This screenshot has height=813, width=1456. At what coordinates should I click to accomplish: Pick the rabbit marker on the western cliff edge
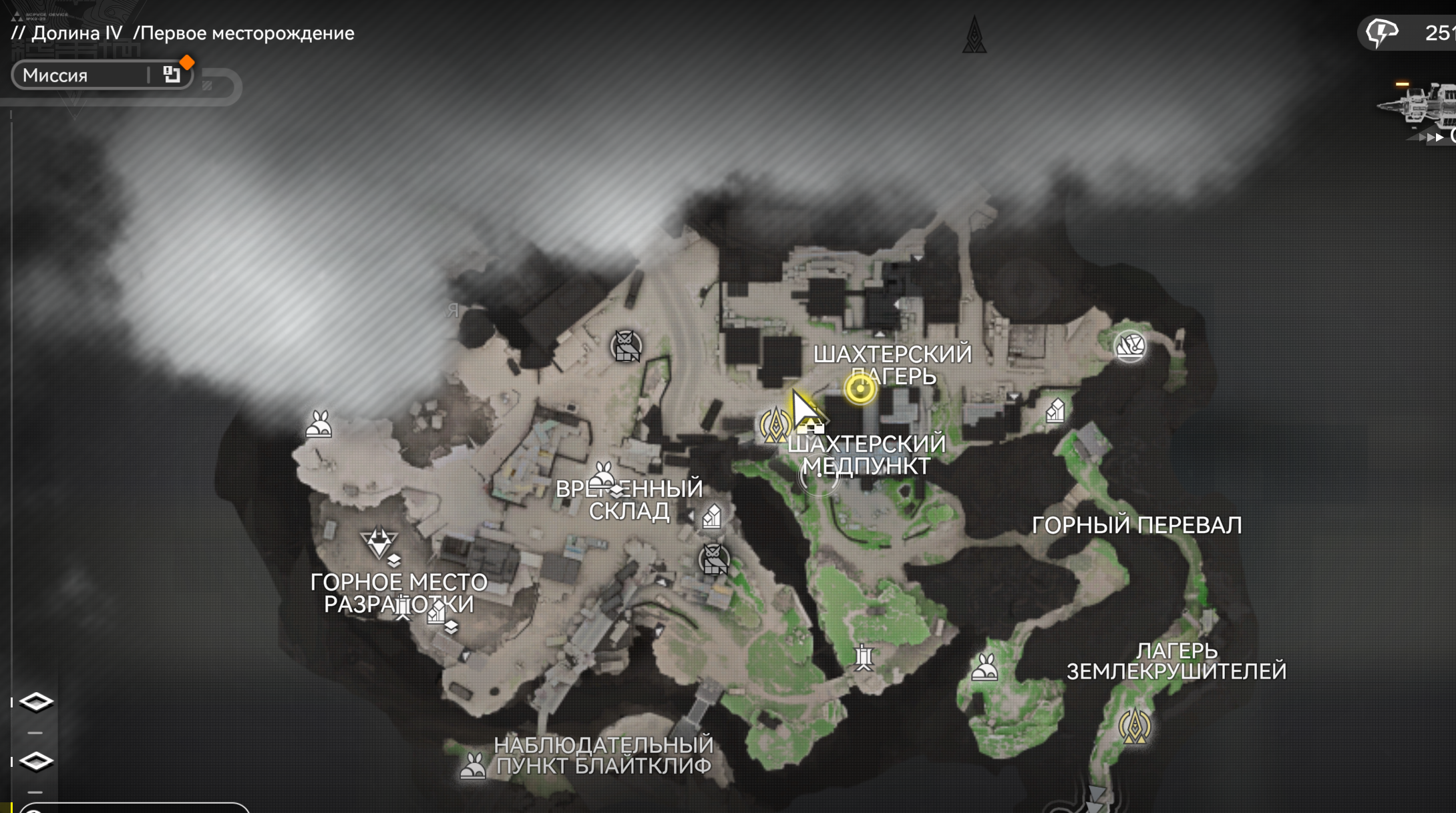tap(319, 424)
